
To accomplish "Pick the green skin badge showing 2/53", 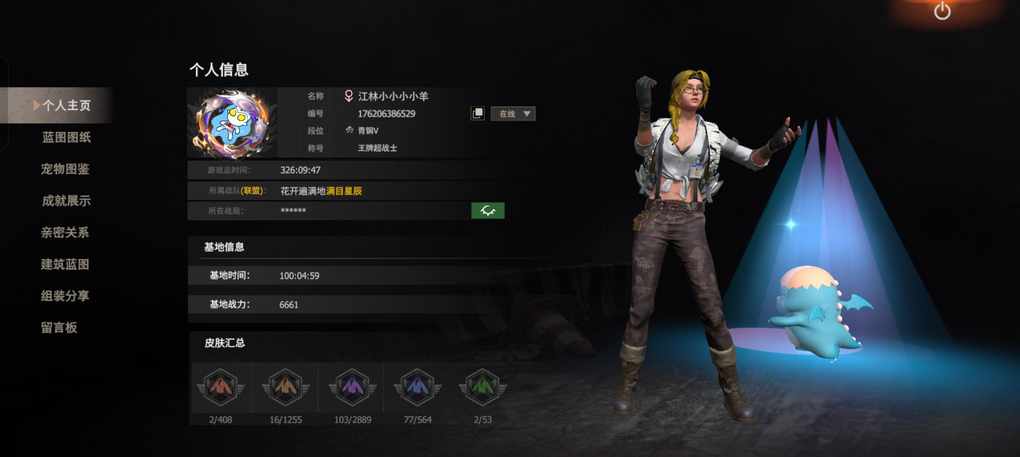I will coord(482,387).
